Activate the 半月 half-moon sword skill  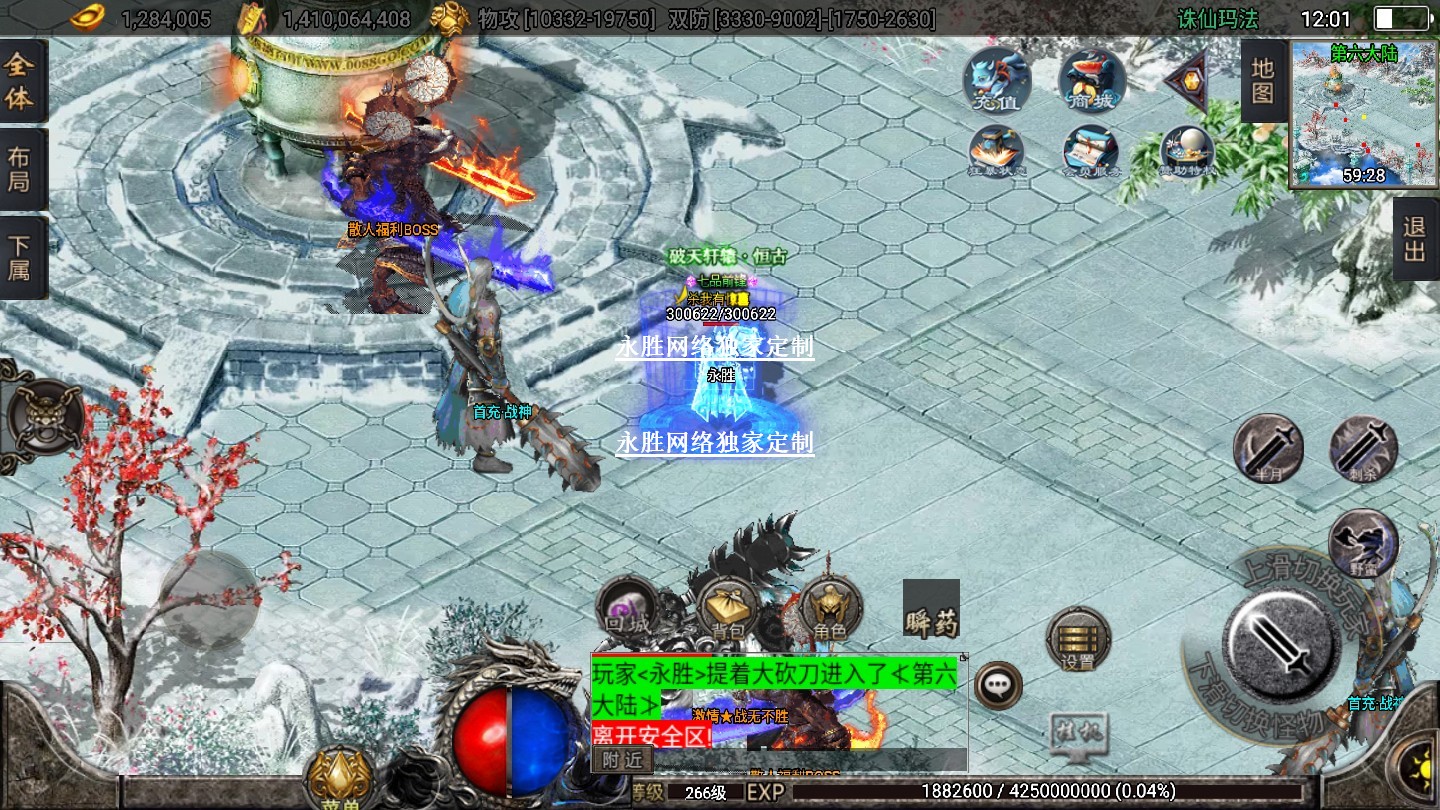pos(1268,447)
